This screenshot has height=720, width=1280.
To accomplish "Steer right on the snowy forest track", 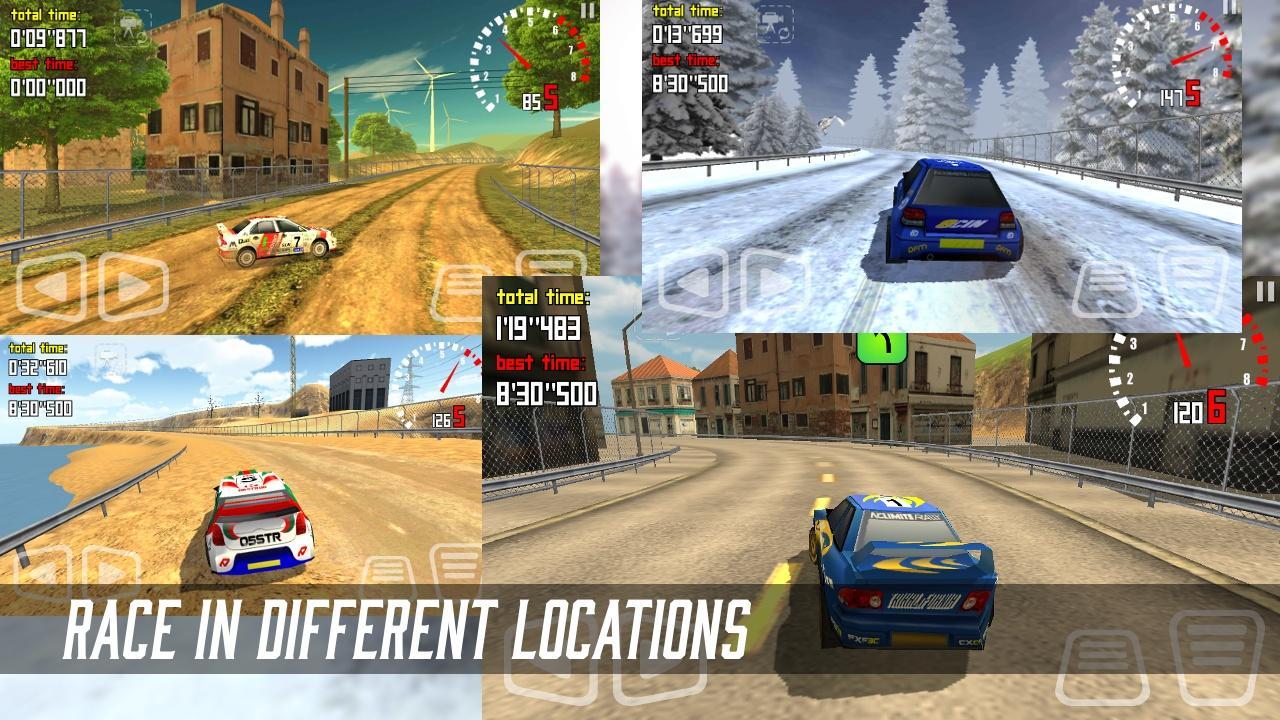I will coord(775,282).
